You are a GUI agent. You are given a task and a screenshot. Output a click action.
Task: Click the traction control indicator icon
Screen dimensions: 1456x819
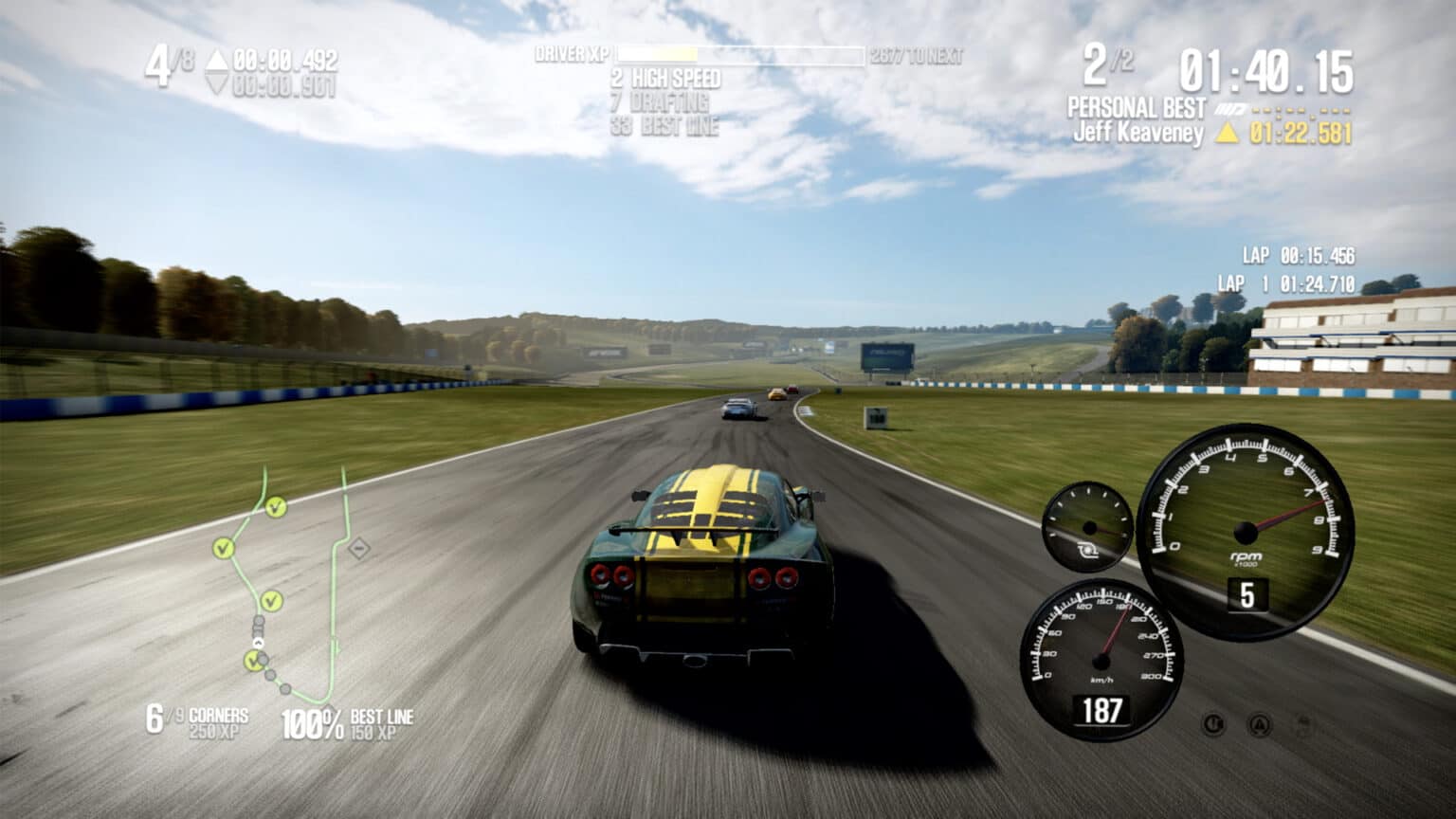[1214, 725]
